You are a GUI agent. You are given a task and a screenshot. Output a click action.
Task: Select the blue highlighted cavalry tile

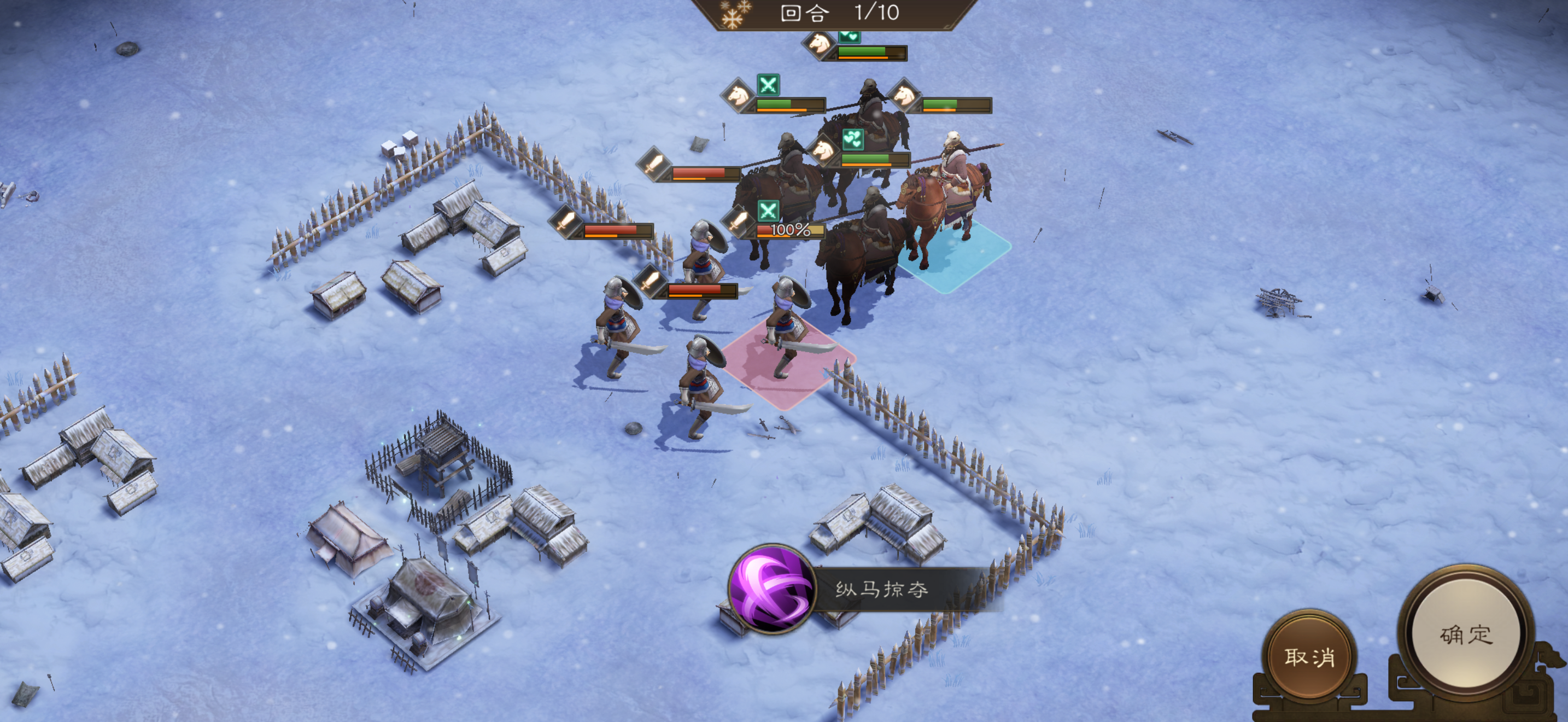tap(956, 253)
